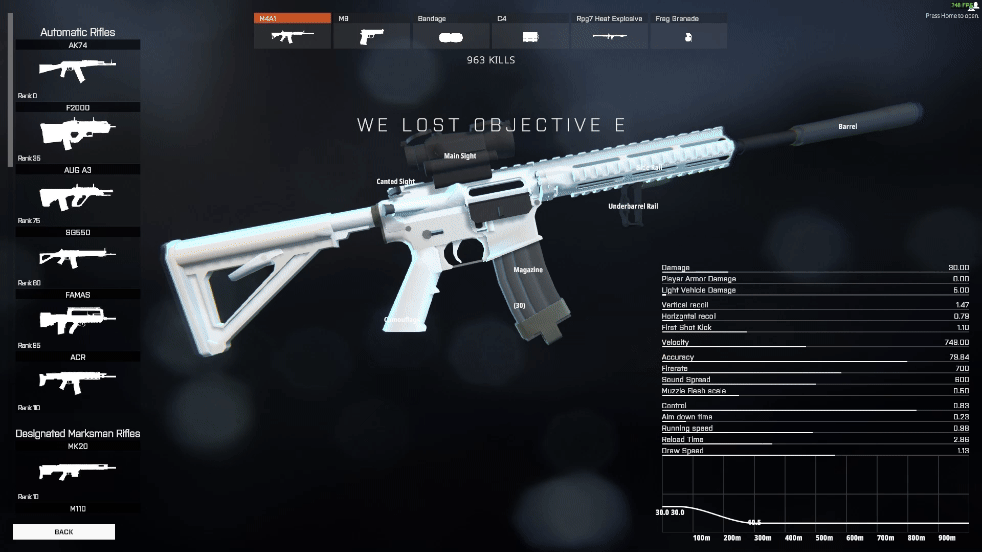The height and width of the screenshot is (552, 982).
Task: Click the weapon list scrollbar
Action: [x=11, y=90]
